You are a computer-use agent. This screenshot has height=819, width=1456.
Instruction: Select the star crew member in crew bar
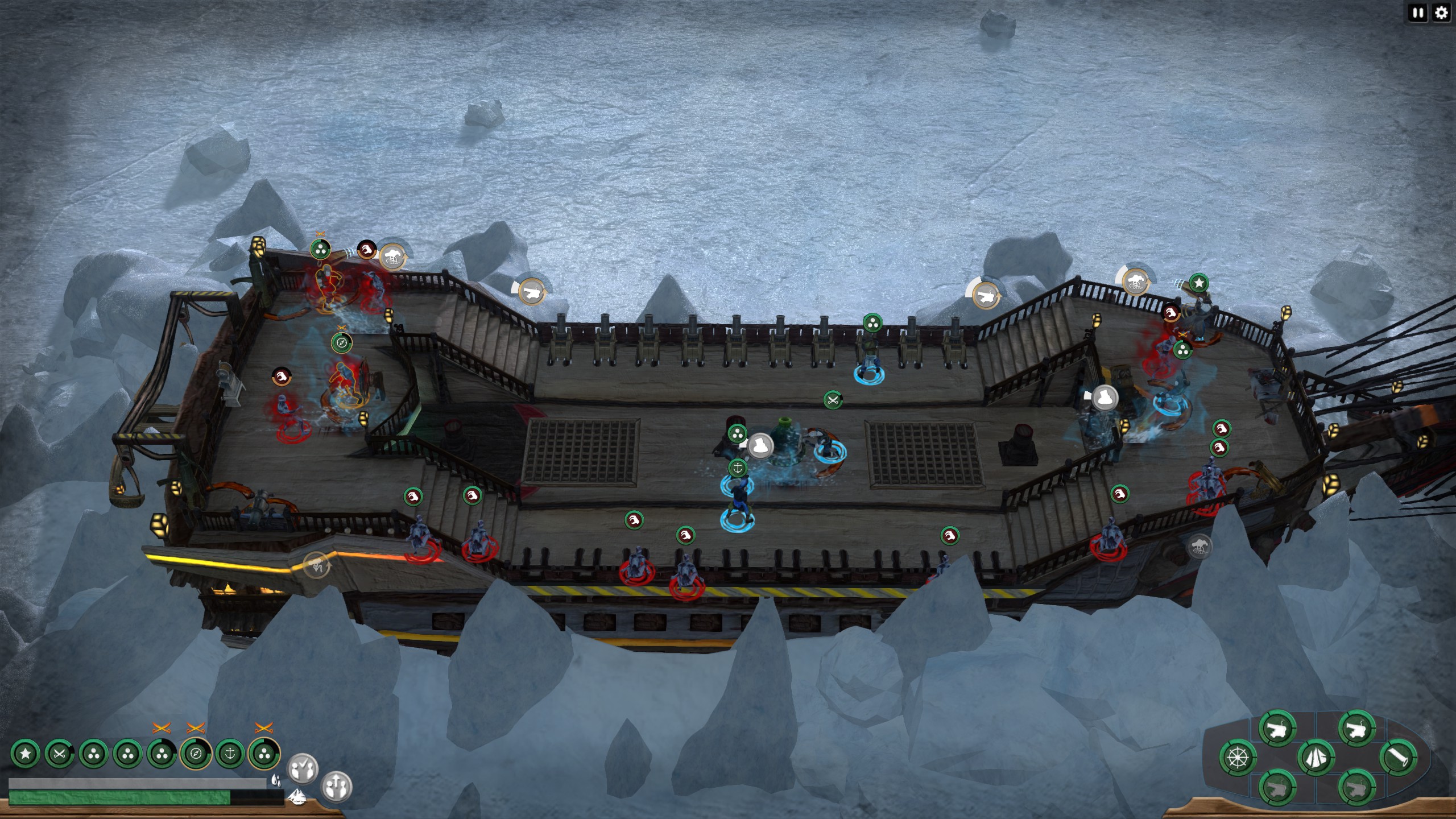tap(26, 754)
